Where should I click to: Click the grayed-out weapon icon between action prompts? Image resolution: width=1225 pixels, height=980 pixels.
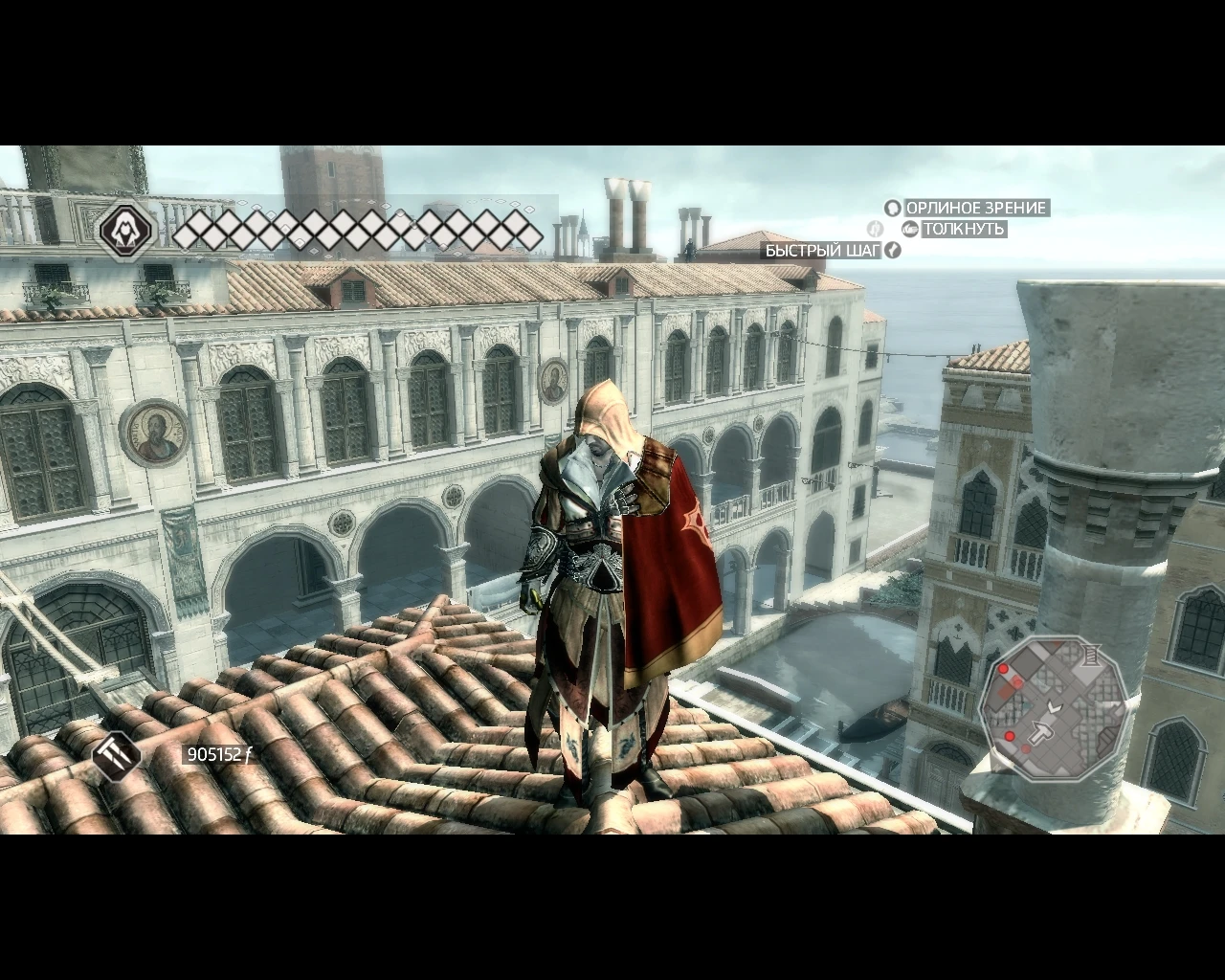(x=875, y=228)
